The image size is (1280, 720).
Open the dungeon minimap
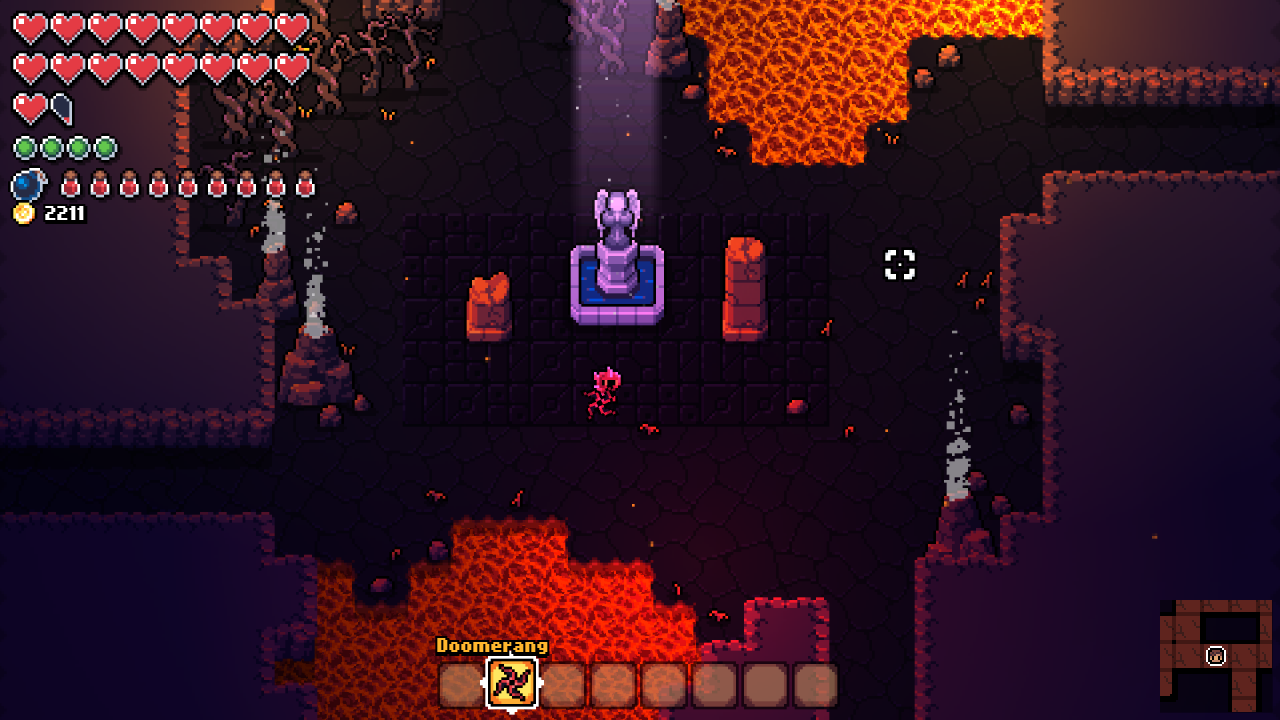pos(1215,654)
